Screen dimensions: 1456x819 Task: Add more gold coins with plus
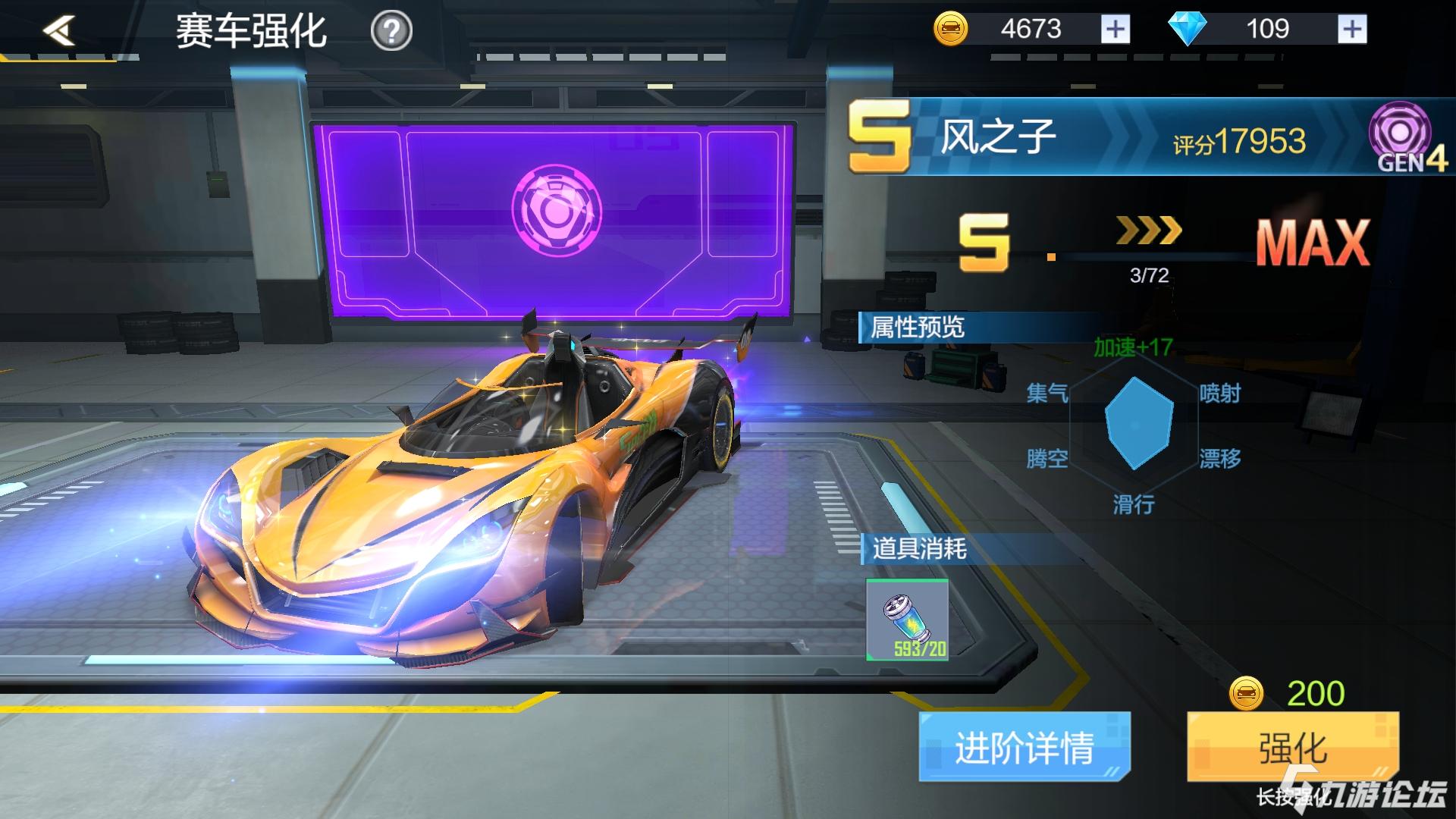tap(1115, 29)
